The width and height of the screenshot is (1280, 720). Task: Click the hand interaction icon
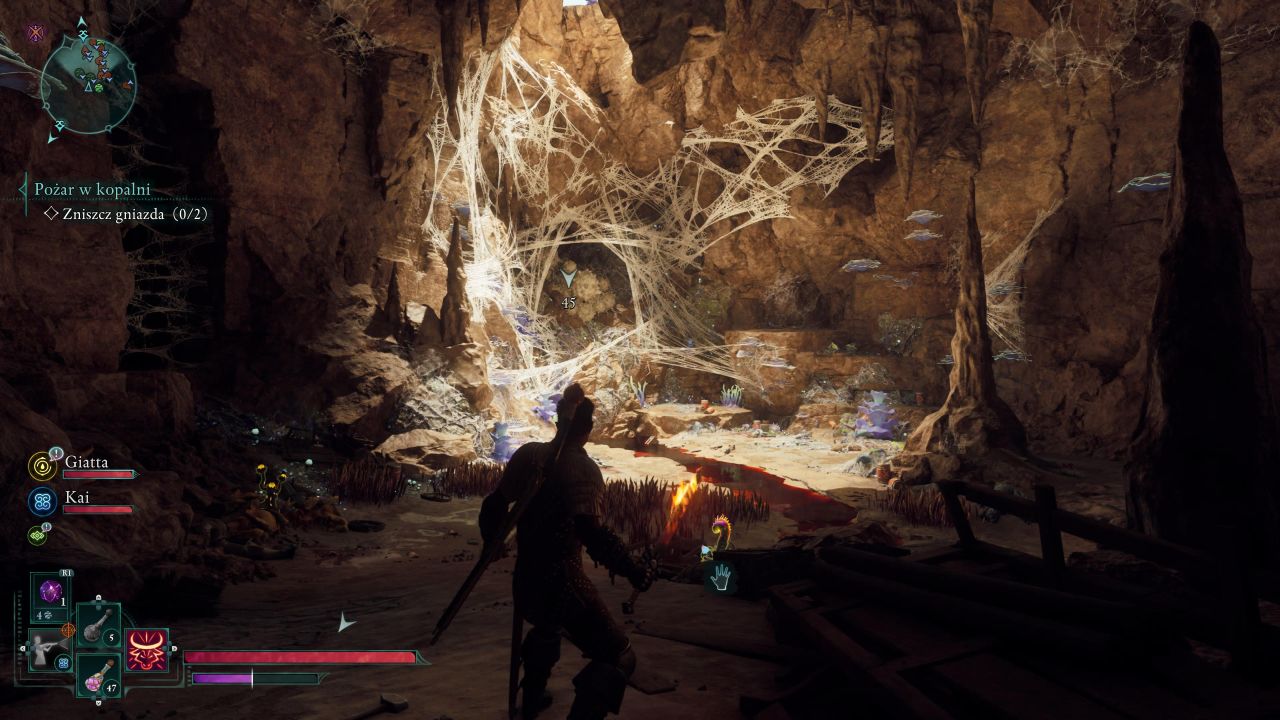pos(720,577)
